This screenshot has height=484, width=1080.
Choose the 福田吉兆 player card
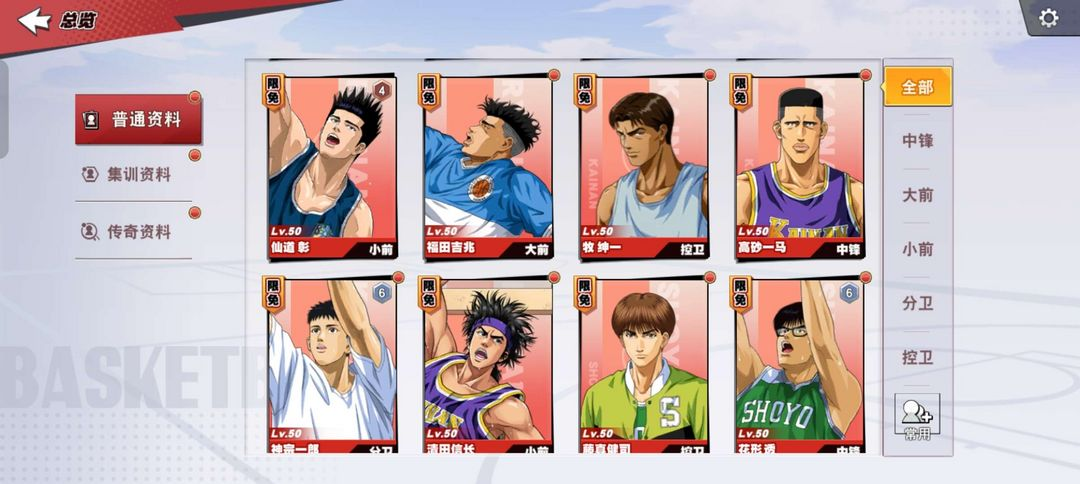(487, 167)
